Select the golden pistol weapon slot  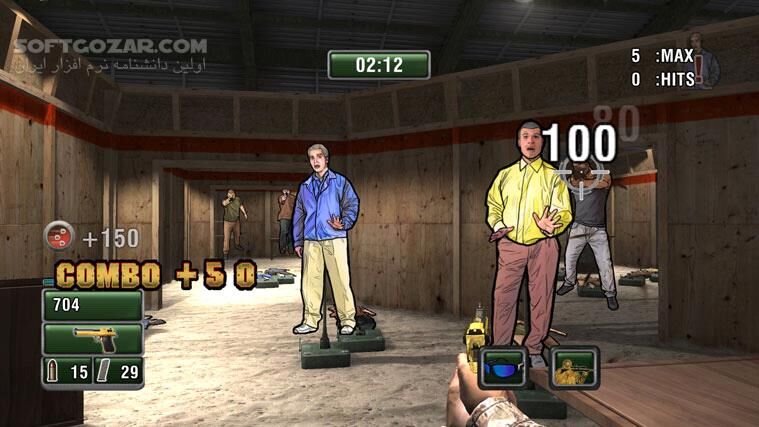click(x=92, y=338)
